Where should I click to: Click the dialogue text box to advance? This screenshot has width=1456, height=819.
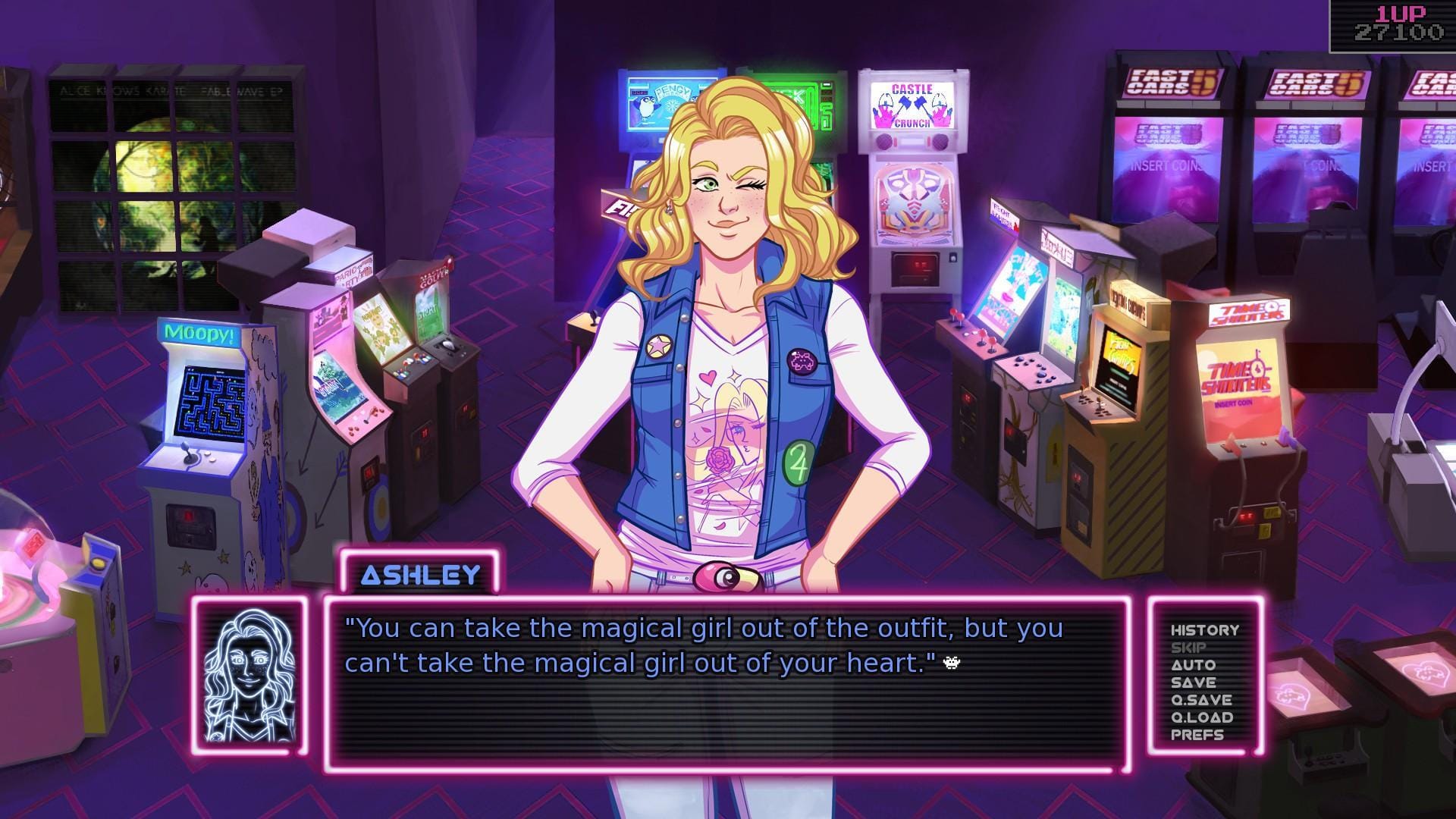click(x=728, y=682)
